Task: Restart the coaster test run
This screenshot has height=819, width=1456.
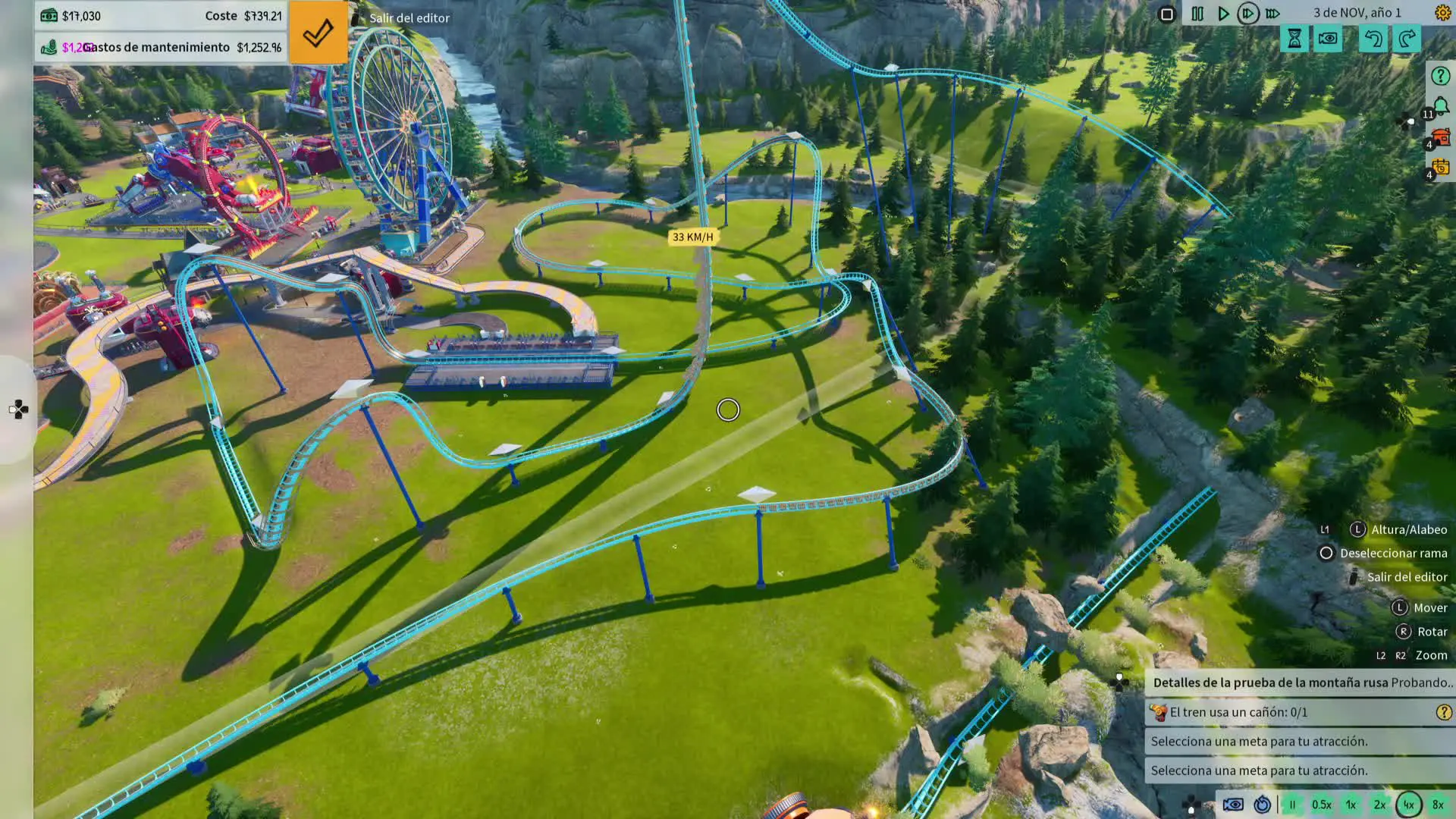Action: (1262, 805)
